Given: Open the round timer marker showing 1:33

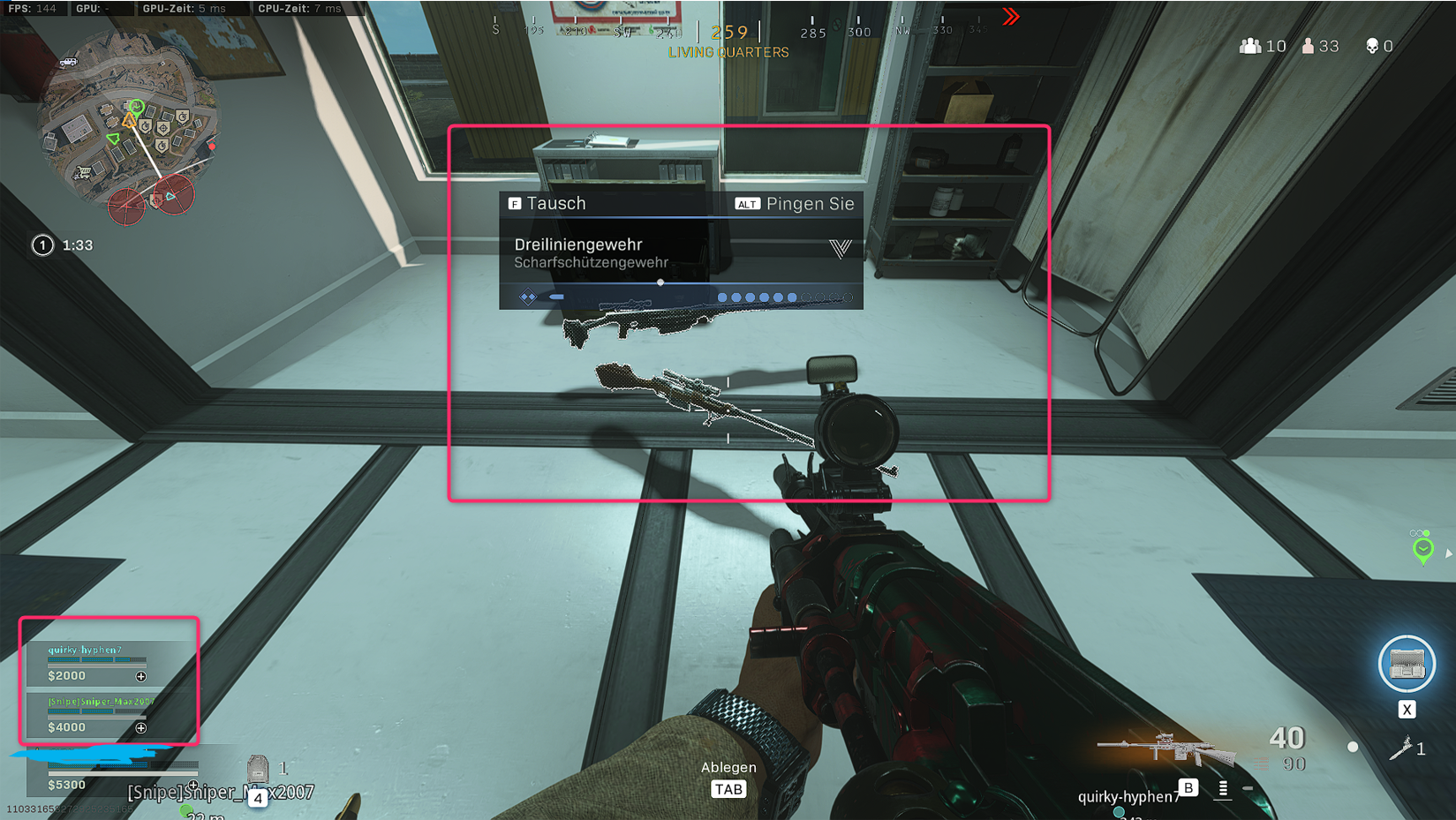Looking at the screenshot, I should [42, 244].
